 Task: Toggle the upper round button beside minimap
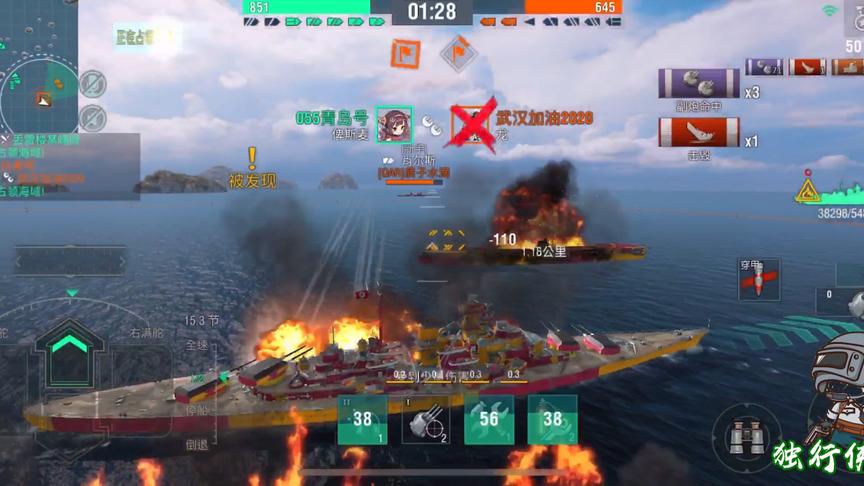(x=93, y=83)
